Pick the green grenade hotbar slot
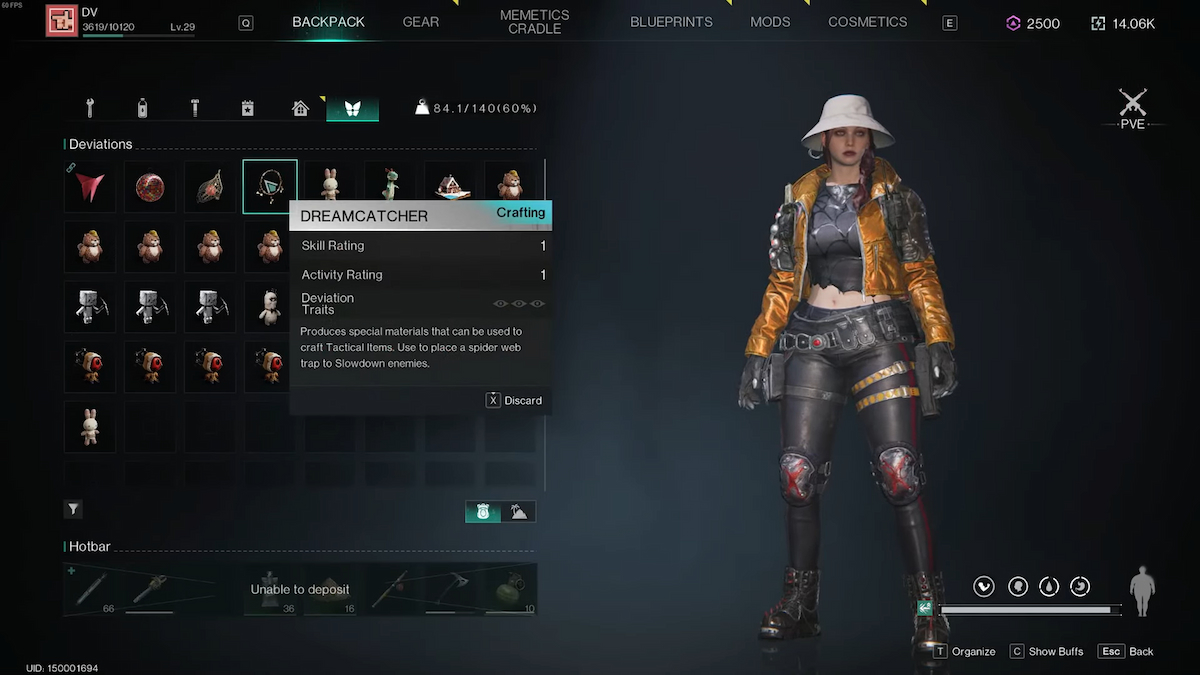1200x675 pixels. [513, 590]
